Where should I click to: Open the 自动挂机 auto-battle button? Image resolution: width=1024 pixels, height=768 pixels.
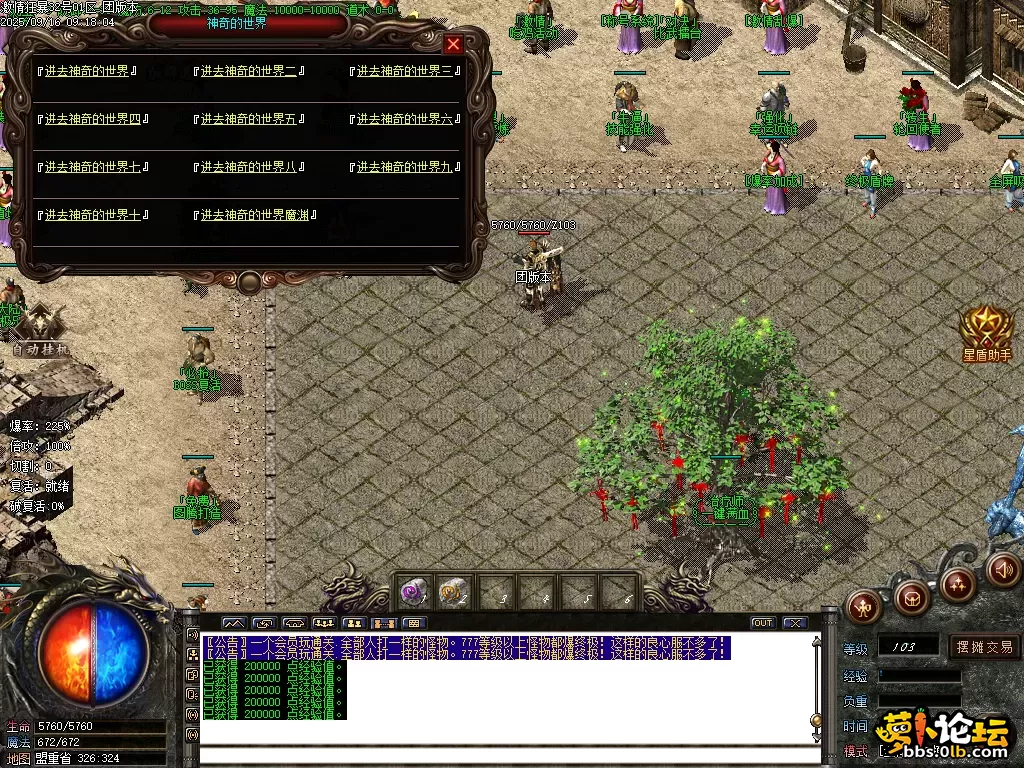[x=41, y=330]
